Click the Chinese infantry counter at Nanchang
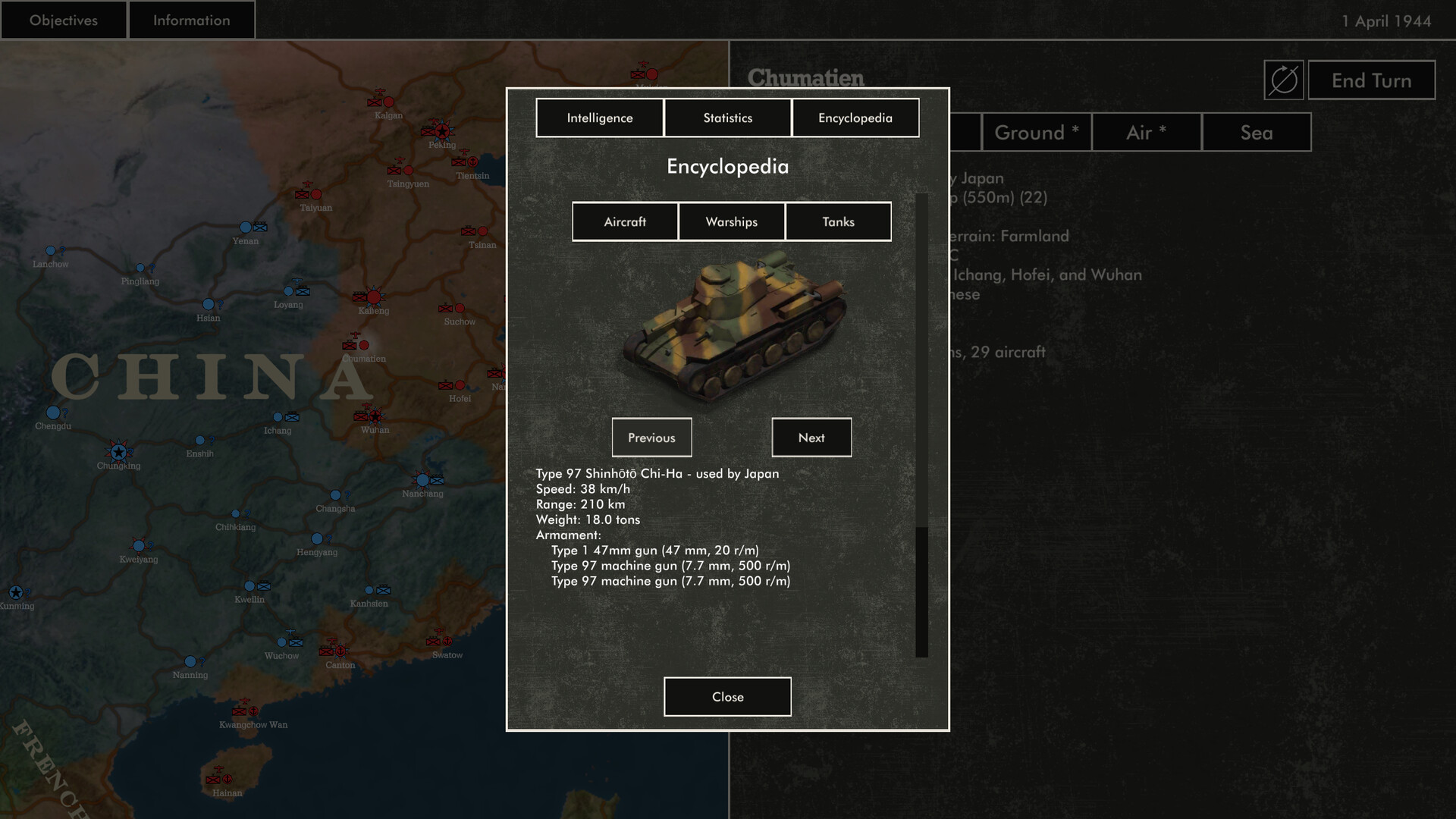Viewport: 1456px width, 819px height. pos(437,479)
